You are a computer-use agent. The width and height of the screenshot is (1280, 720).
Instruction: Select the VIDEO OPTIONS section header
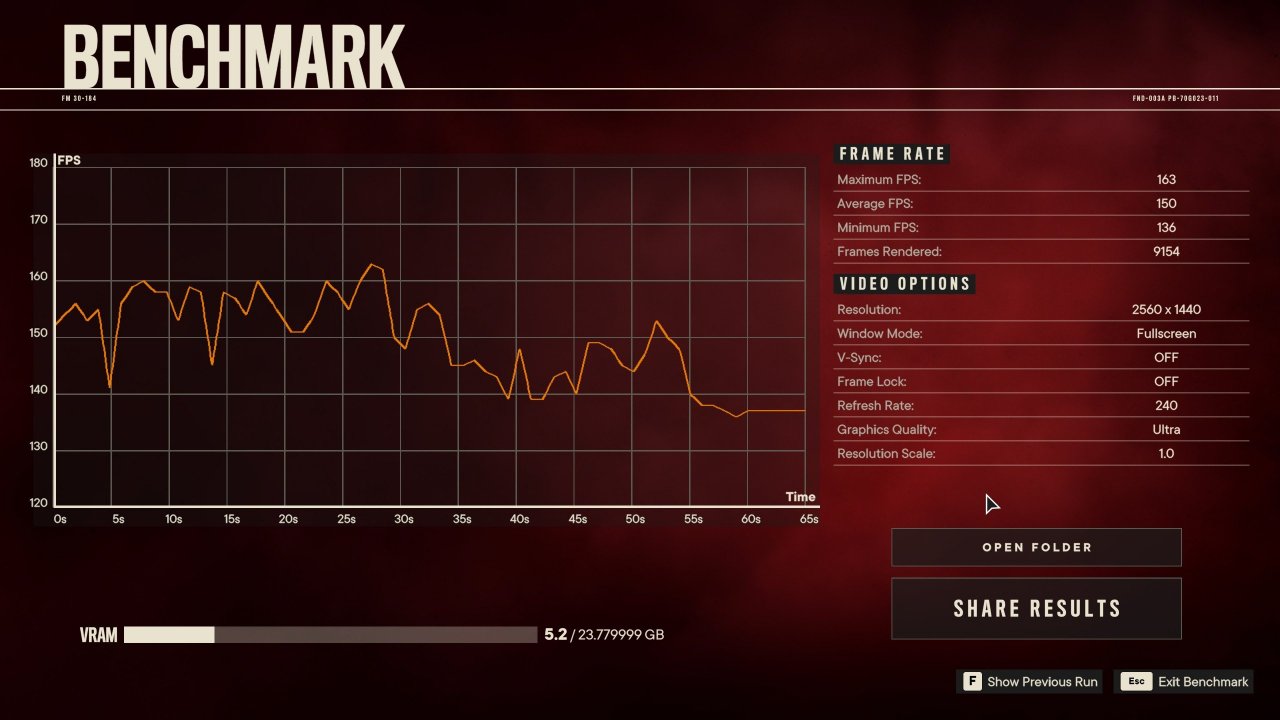tap(904, 283)
